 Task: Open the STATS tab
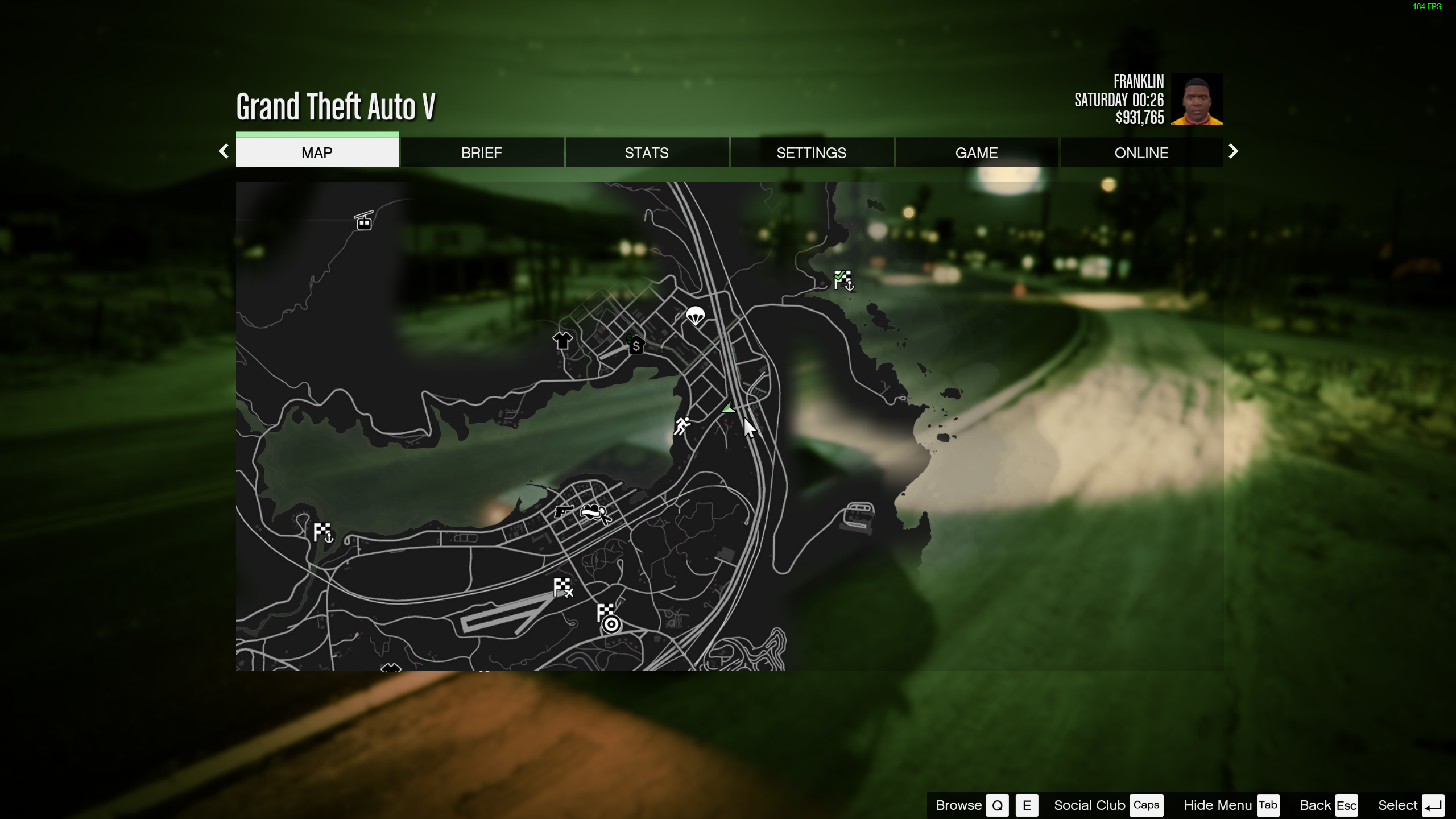click(x=646, y=152)
